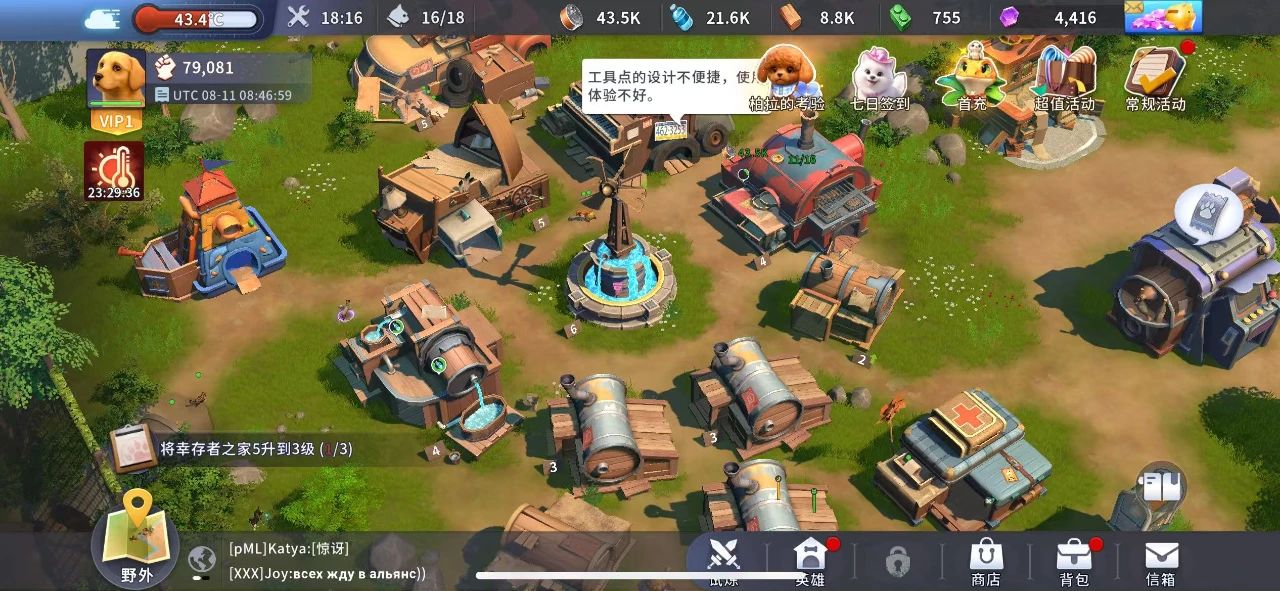
Task: Open the piggy bank gem offer
Action: [1163, 17]
